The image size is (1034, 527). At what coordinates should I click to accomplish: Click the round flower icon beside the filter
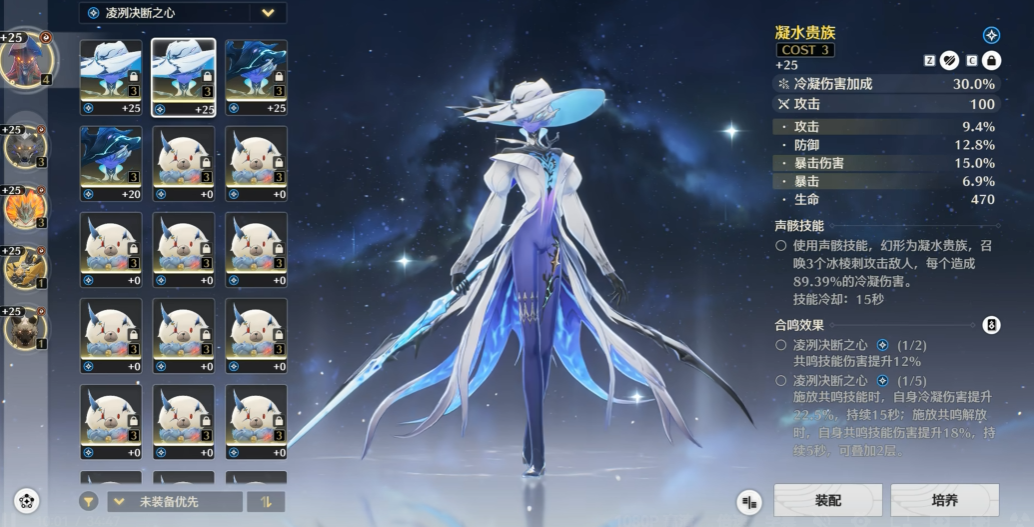point(27,500)
